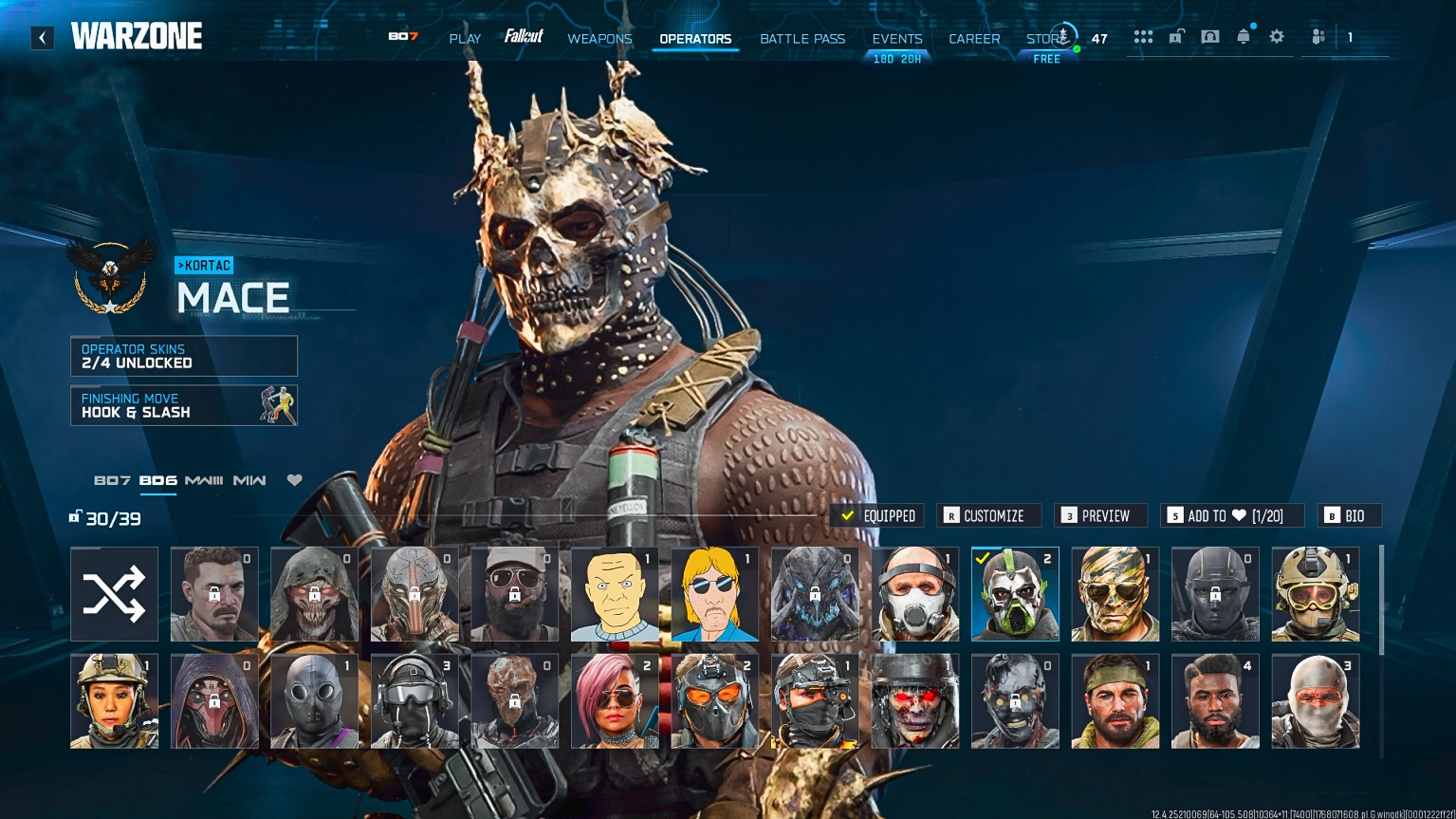Click the vault lock icon
This screenshot has width=1456, height=819.
[1176, 36]
